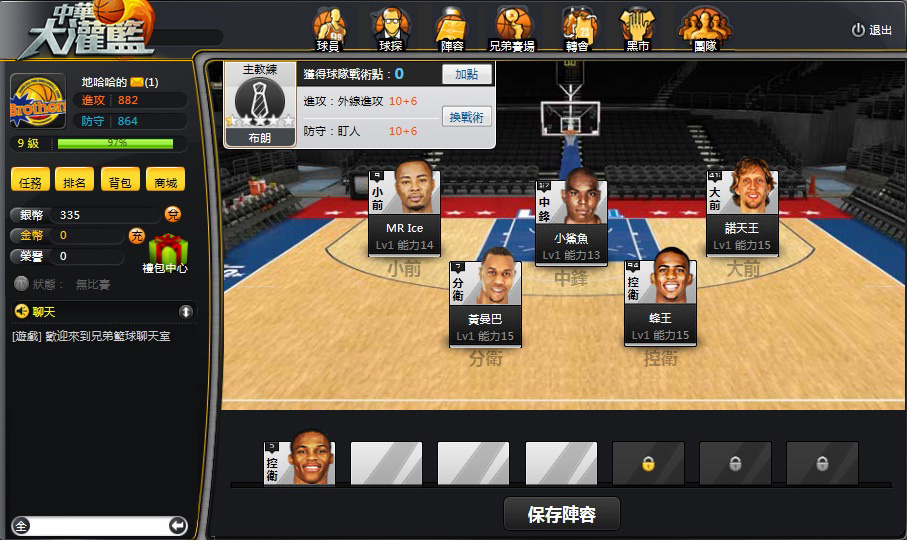Open the 排名 ranking button
The image size is (908, 540).
pos(75,182)
